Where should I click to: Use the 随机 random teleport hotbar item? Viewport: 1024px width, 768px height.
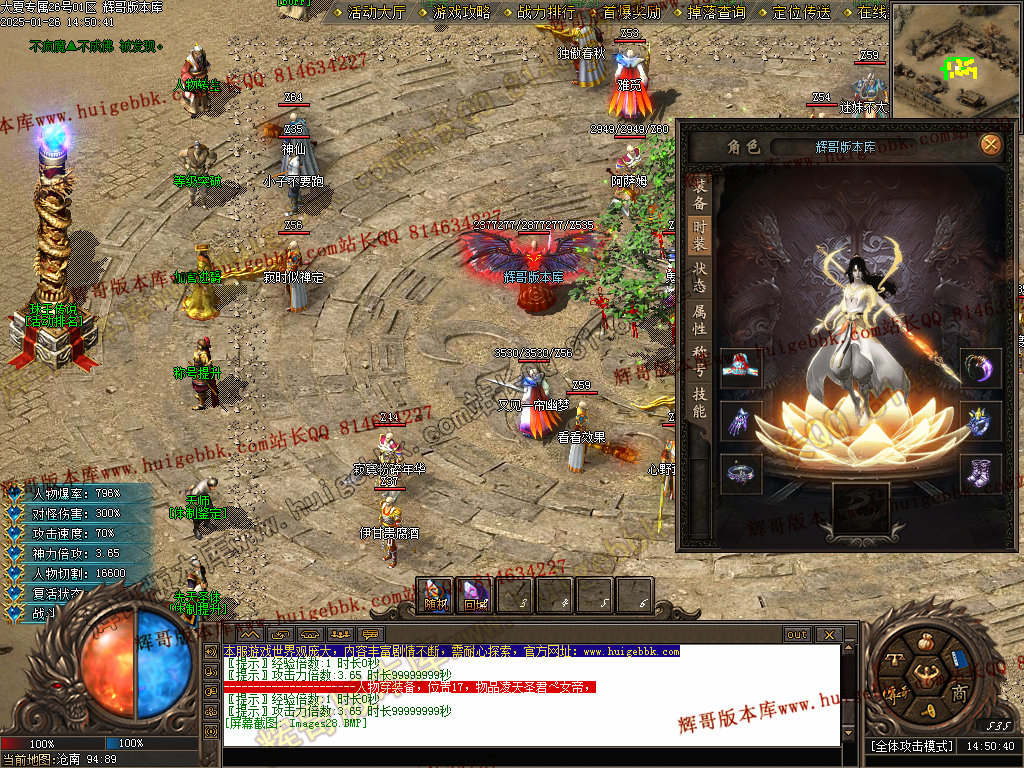pyautogui.click(x=436, y=596)
